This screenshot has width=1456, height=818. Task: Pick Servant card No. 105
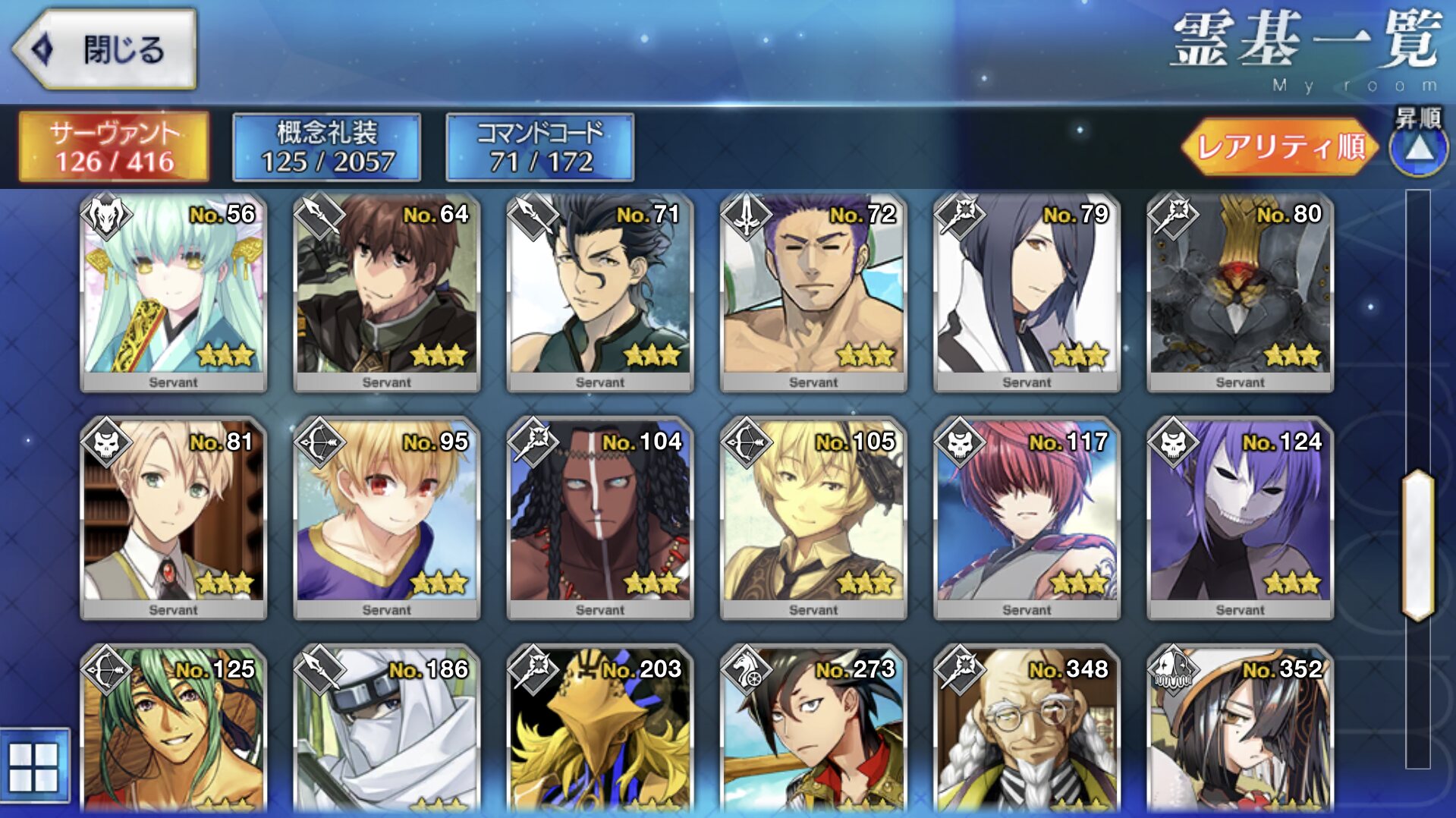[813, 518]
